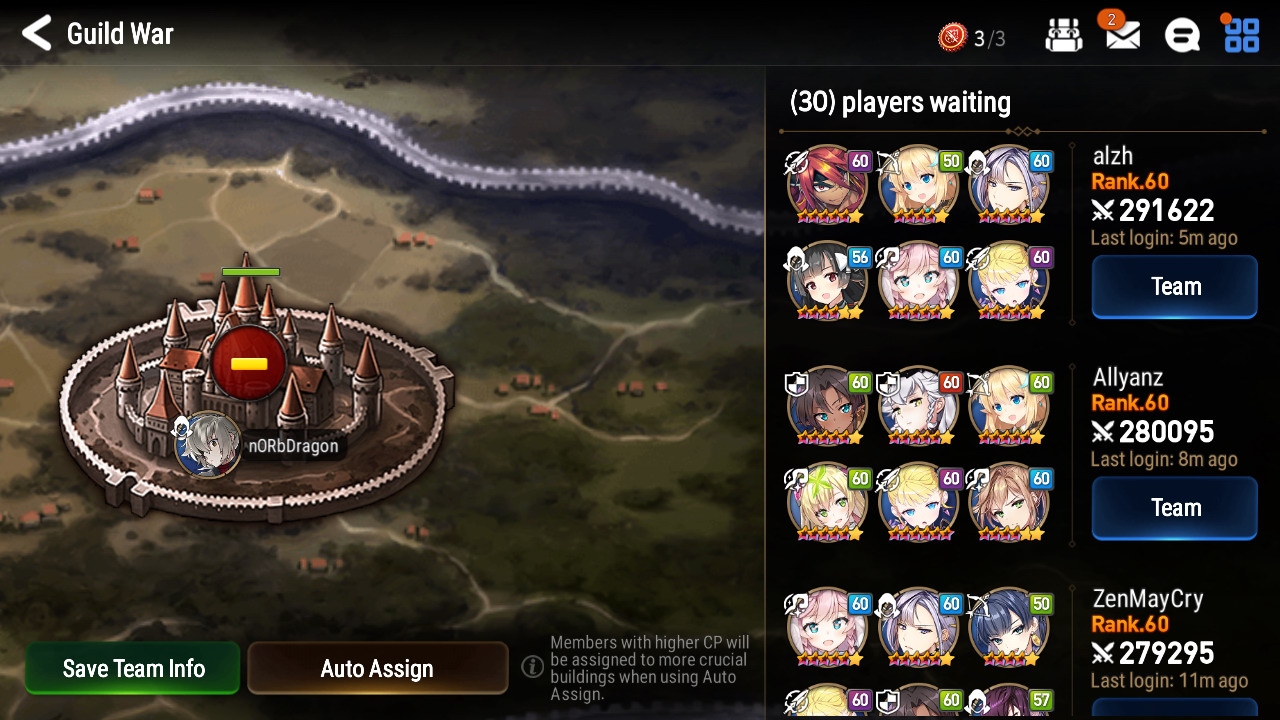Select alzh's red-haired eyepatch hero portrait
Viewport: 1280px width, 720px height.
click(826, 185)
